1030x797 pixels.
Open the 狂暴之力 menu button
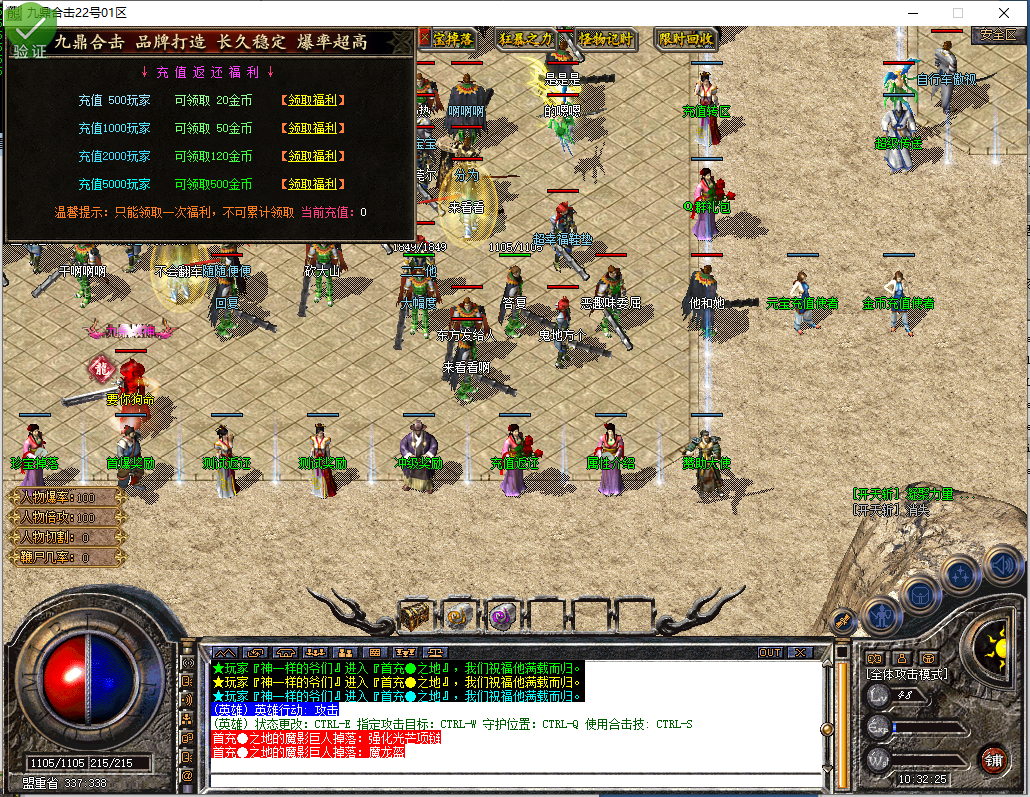pos(525,39)
